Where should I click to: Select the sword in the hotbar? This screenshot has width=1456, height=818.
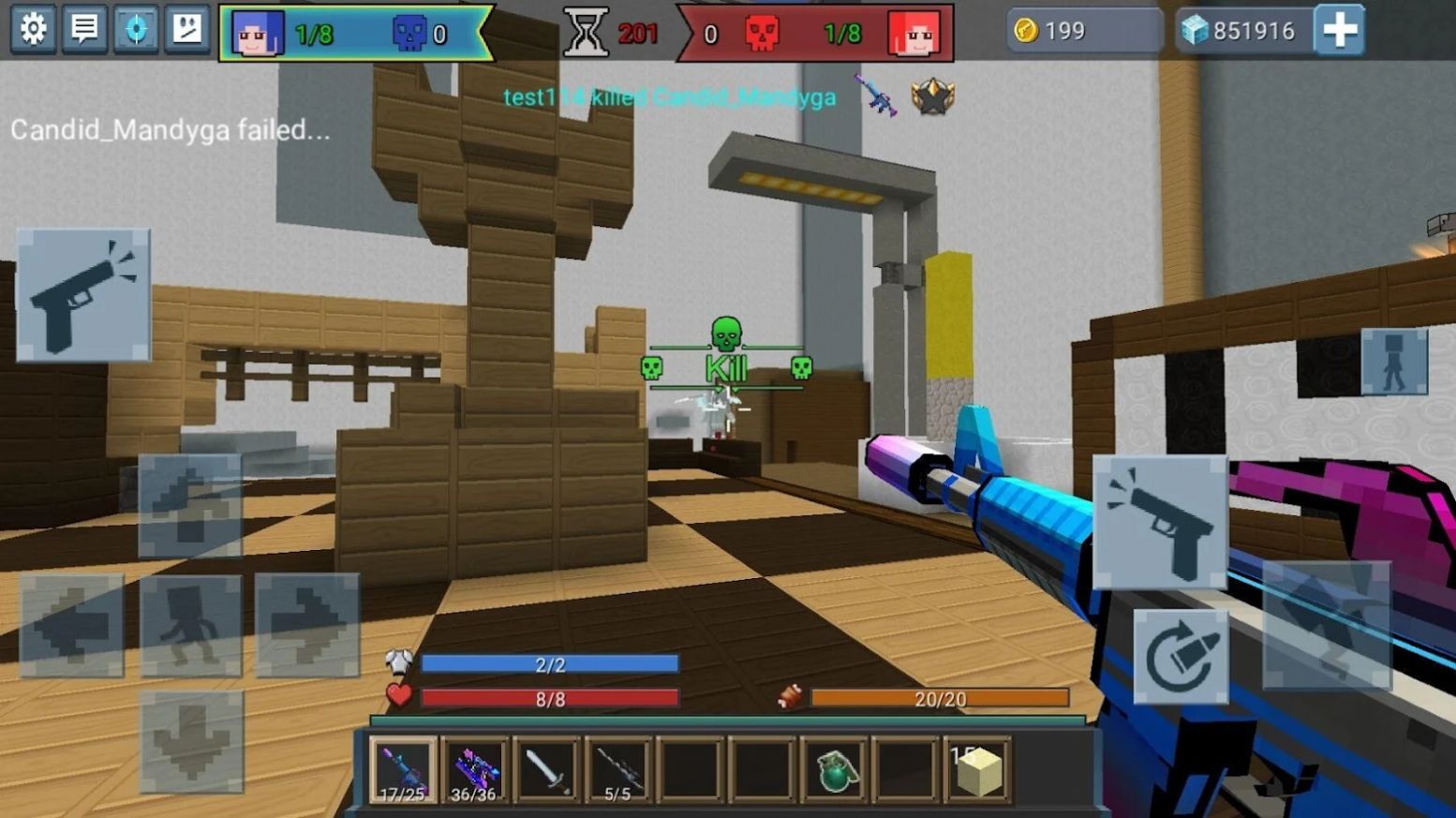545,768
